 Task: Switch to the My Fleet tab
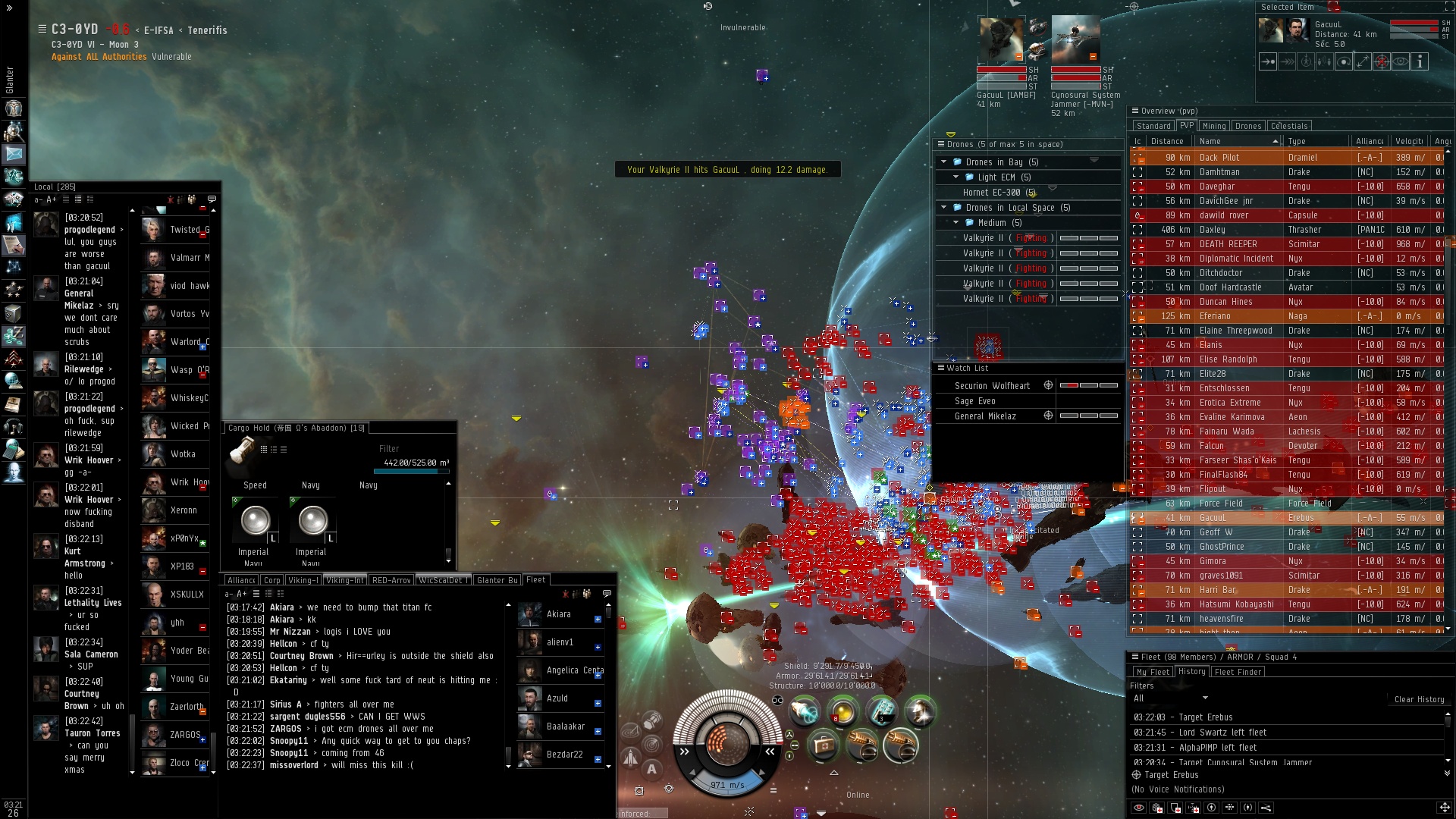(1152, 672)
